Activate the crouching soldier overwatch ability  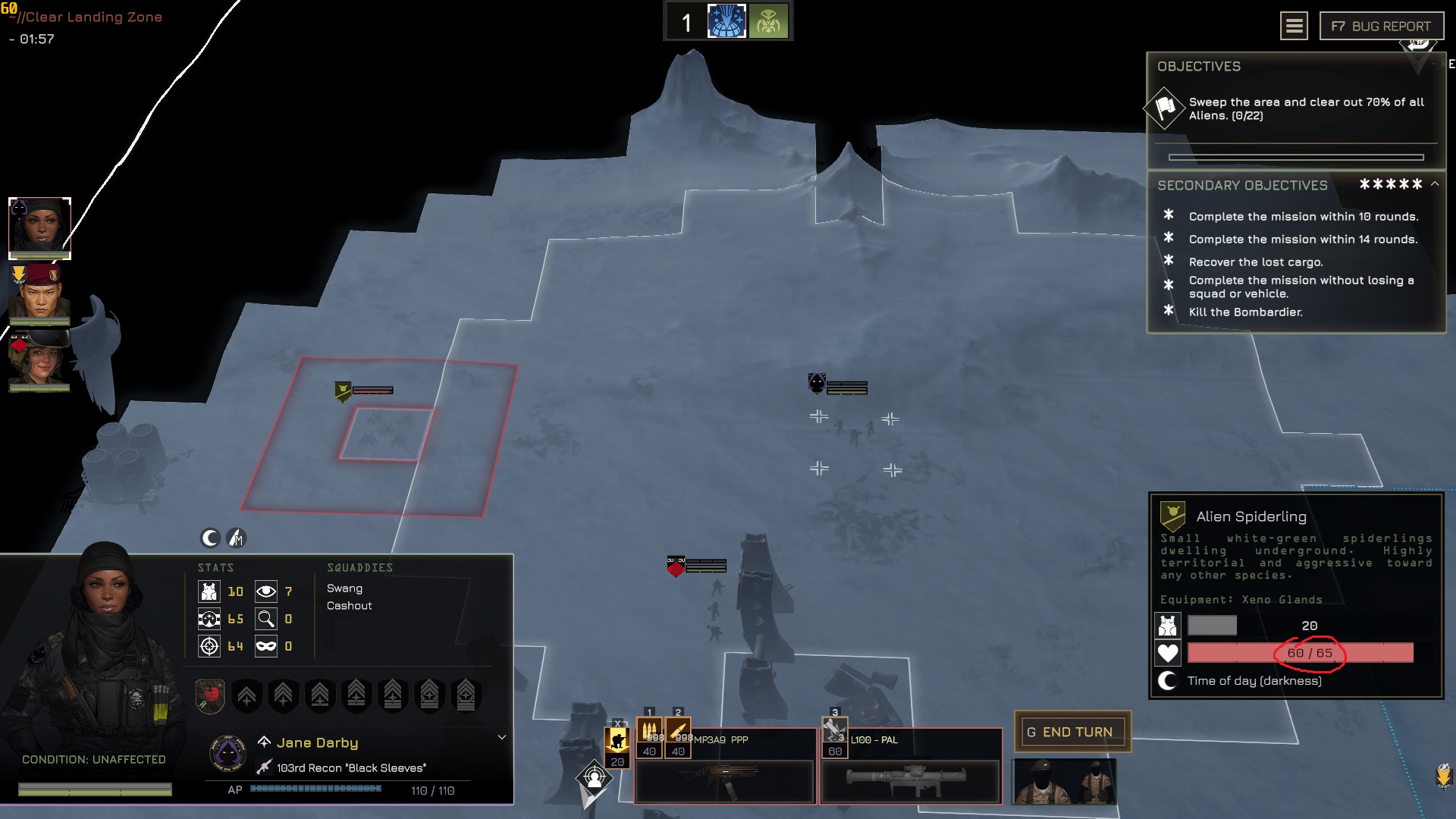[617, 740]
